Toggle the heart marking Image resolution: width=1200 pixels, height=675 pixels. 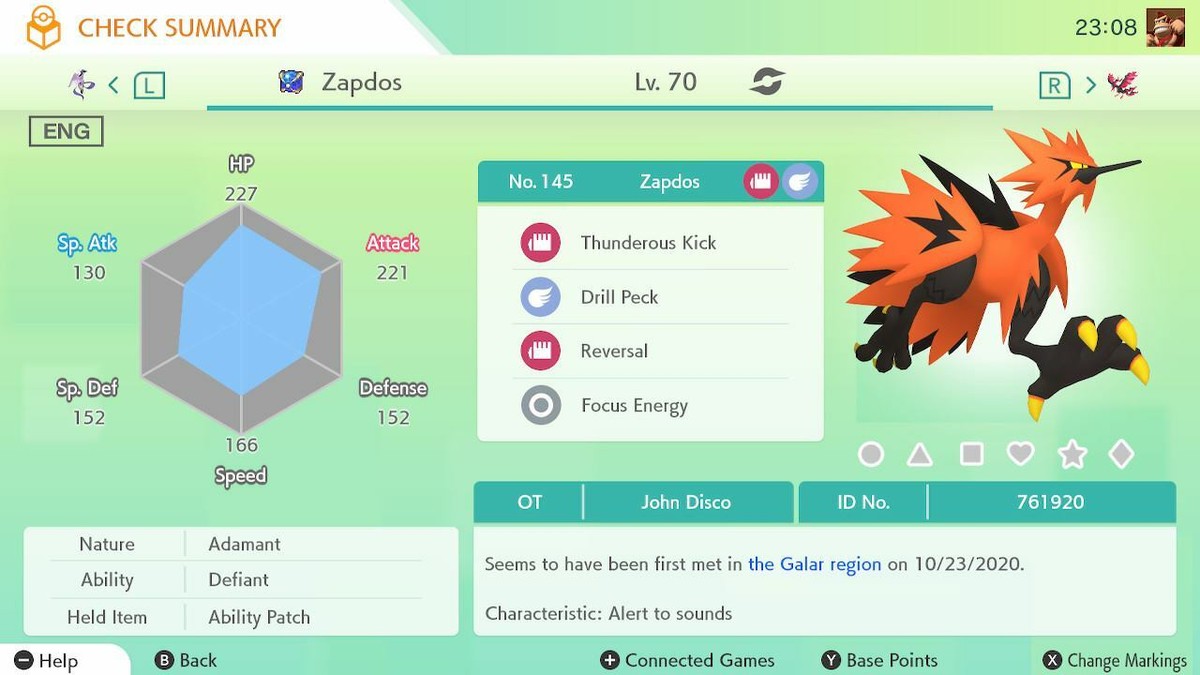[x=1020, y=455]
